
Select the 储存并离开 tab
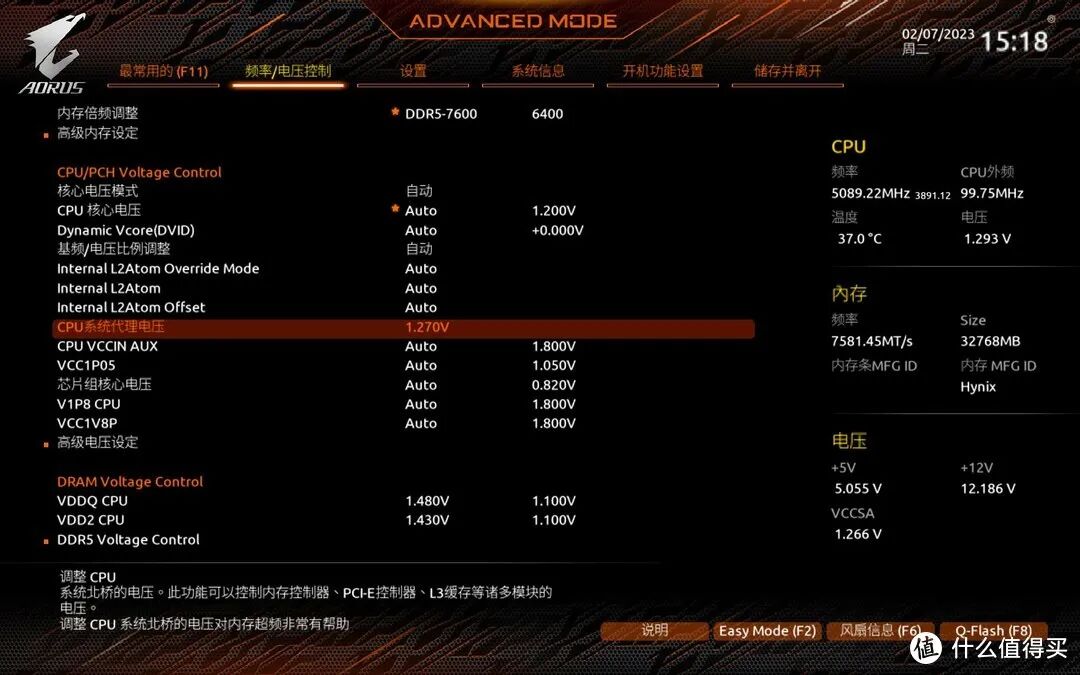point(788,71)
